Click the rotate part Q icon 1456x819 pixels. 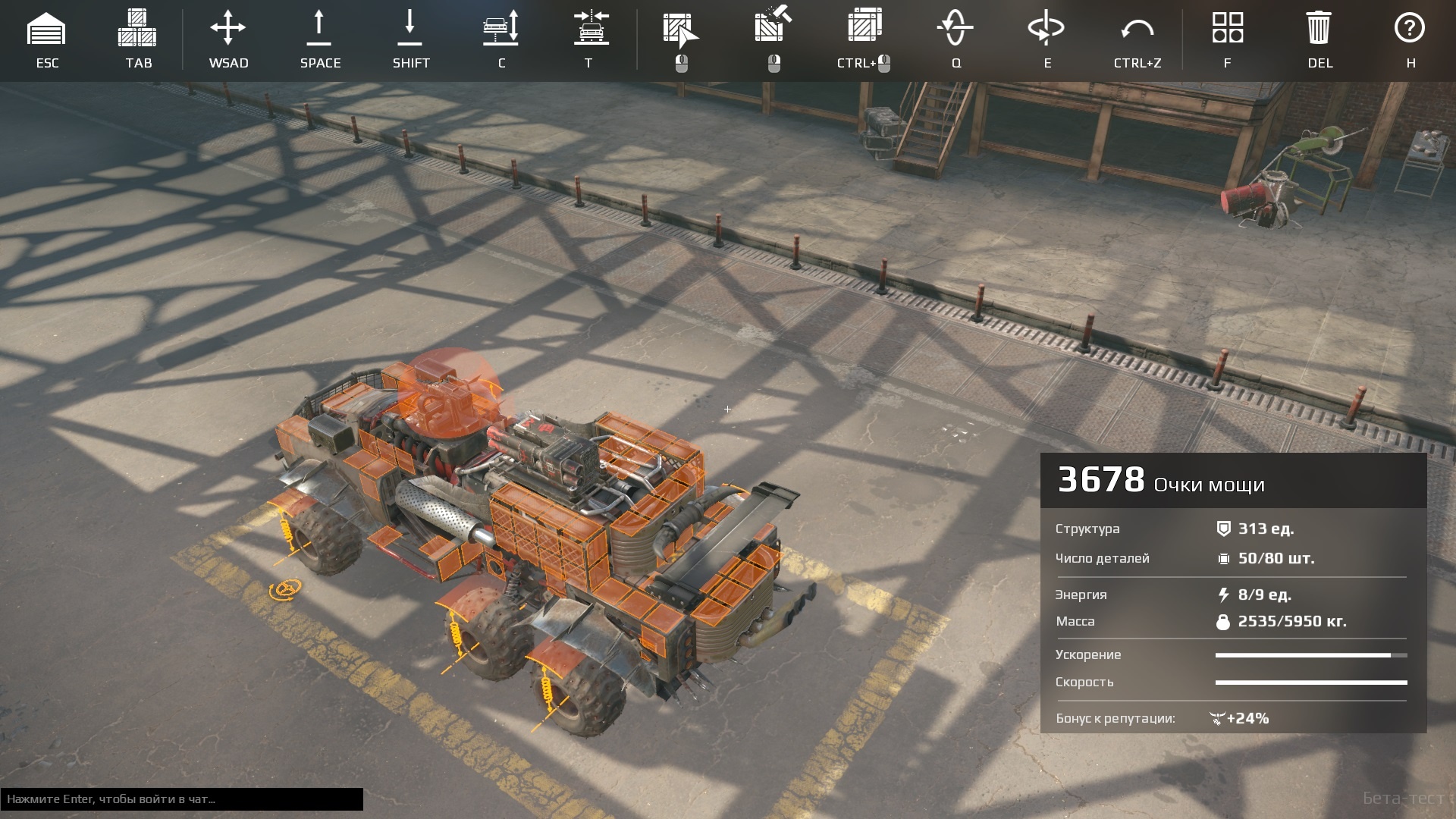click(x=955, y=30)
